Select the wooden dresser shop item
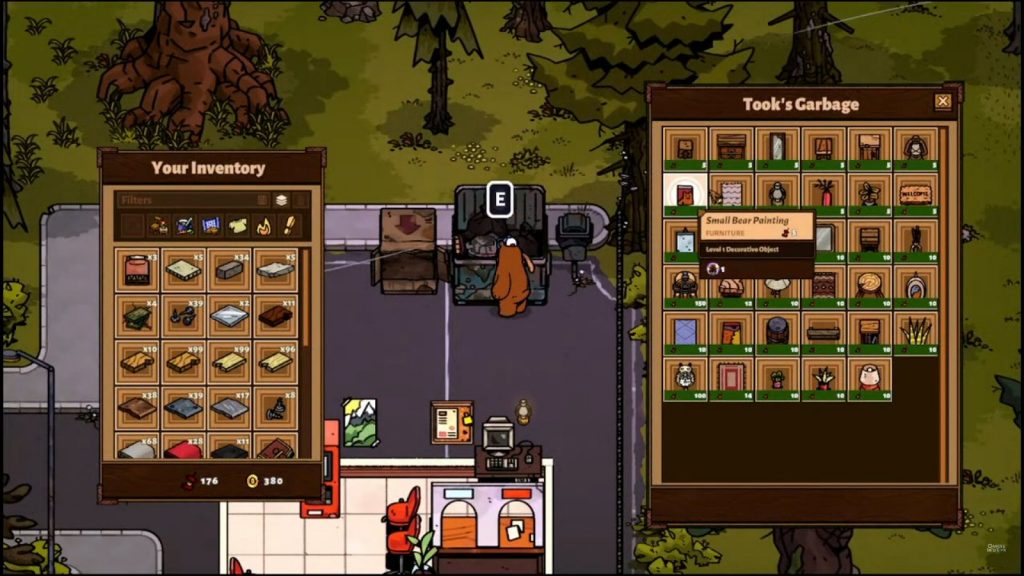This screenshot has height=576, width=1024. pyautogui.click(x=731, y=146)
